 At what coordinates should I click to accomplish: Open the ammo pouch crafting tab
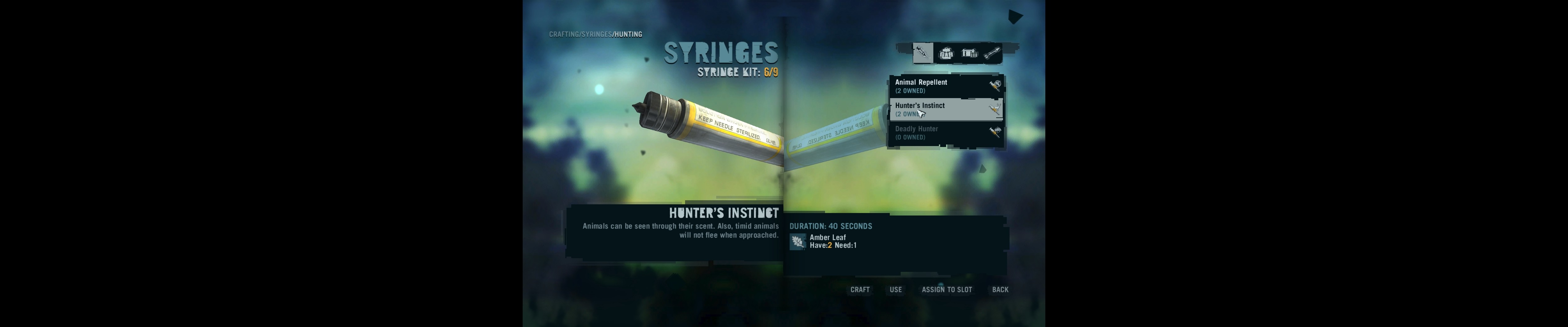(969, 54)
